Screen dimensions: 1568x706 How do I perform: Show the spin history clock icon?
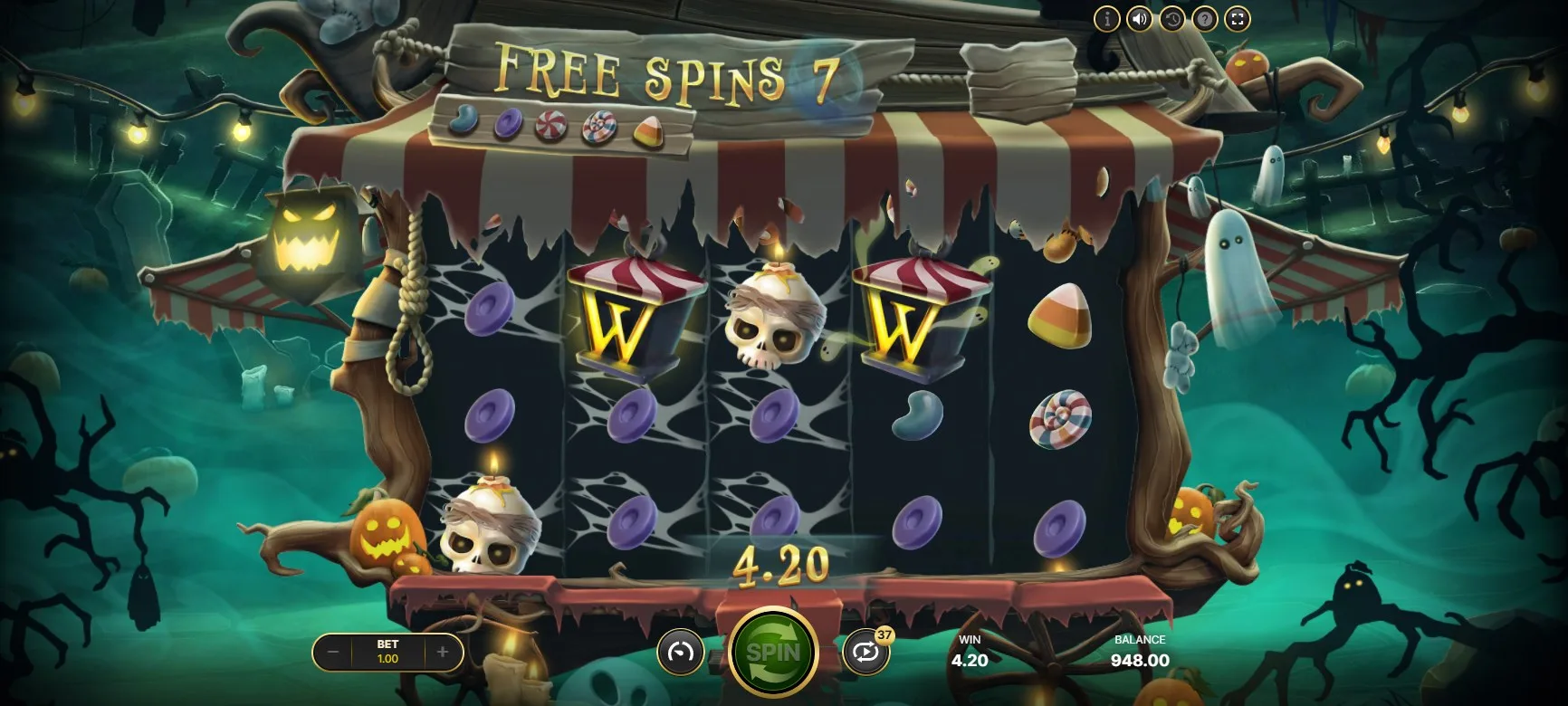pos(1171,19)
